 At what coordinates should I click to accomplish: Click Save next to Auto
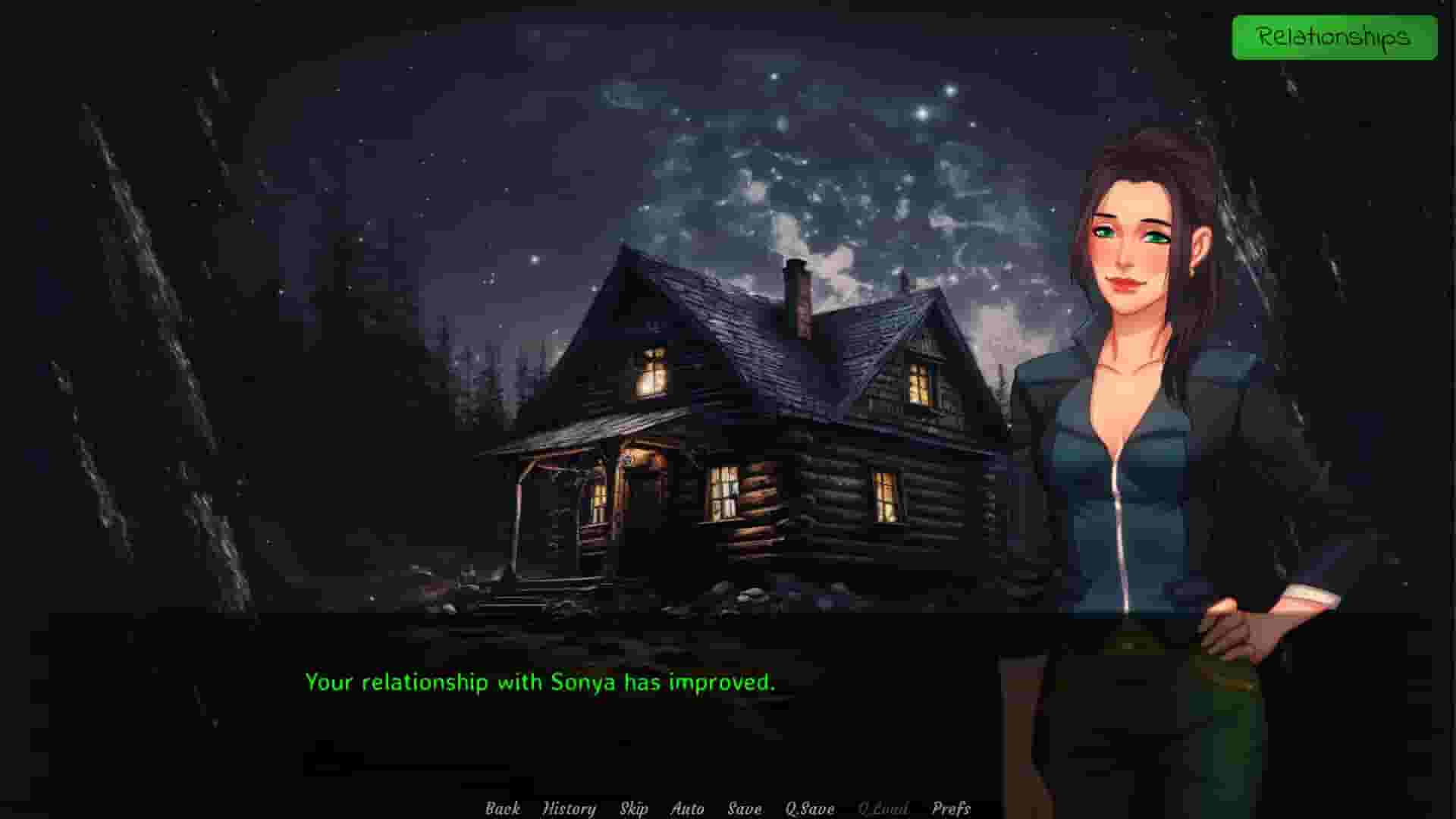coord(745,808)
